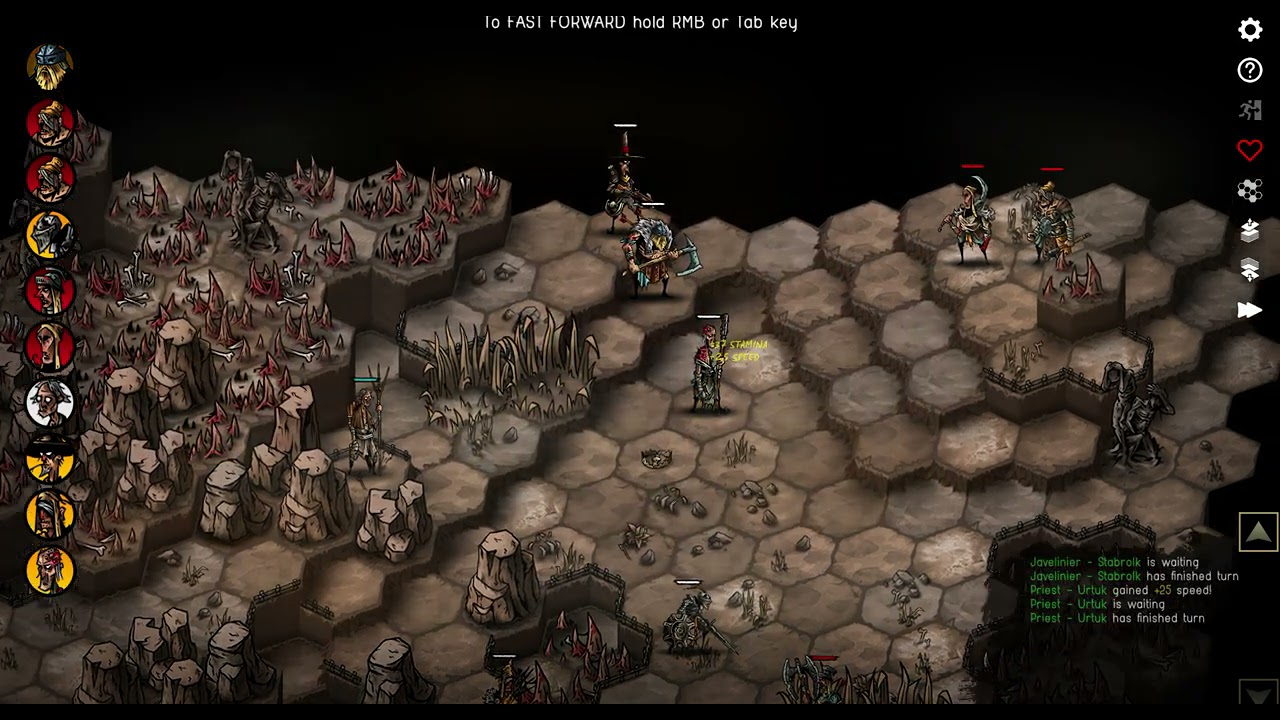Select the pale-faced portrait on white background
The image size is (1280, 720).
coord(50,403)
